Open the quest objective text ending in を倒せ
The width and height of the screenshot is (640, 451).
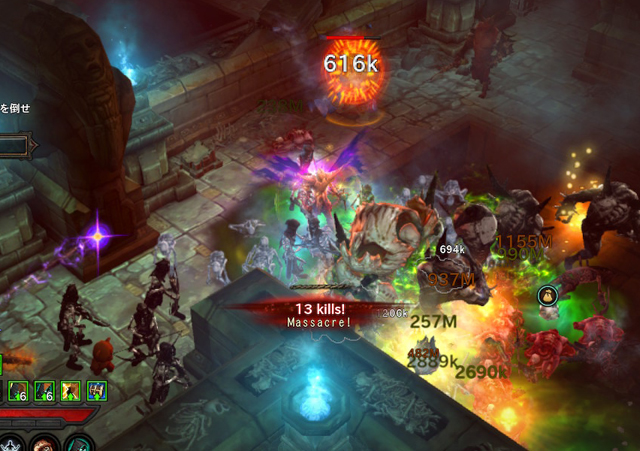(x=15, y=108)
